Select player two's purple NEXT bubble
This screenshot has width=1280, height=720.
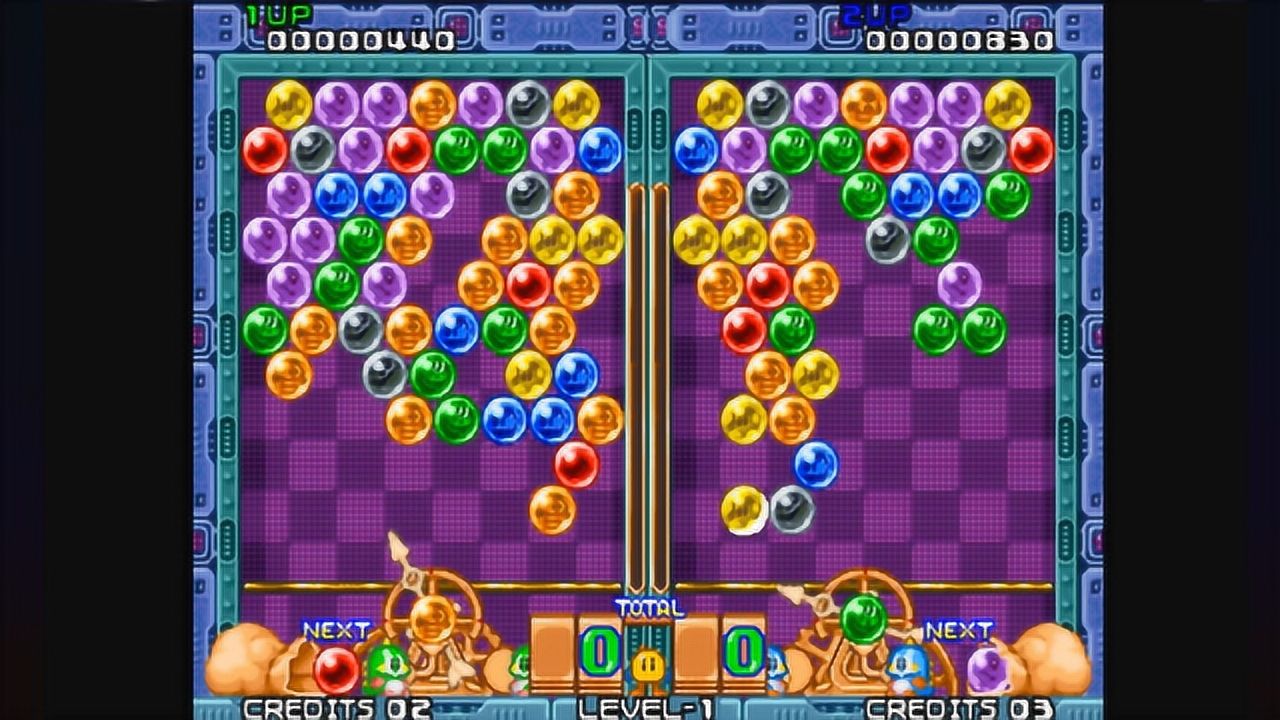tap(988, 669)
